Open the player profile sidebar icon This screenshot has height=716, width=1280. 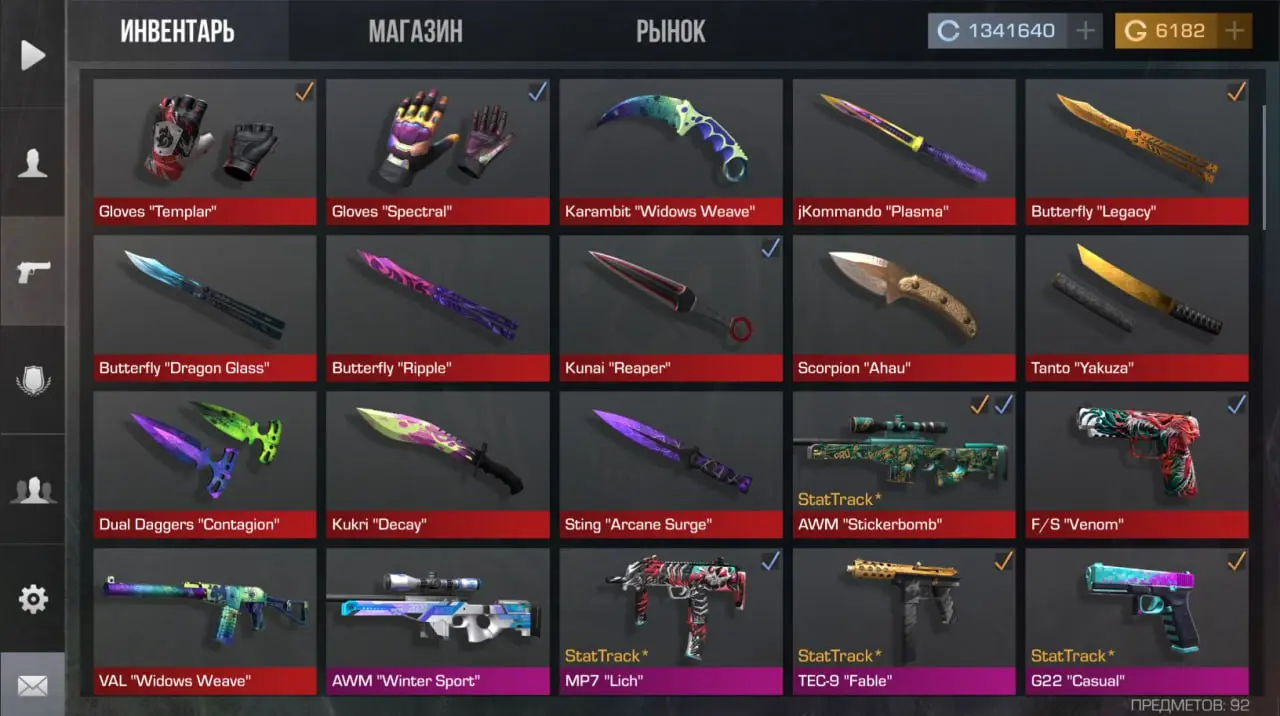[33, 162]
